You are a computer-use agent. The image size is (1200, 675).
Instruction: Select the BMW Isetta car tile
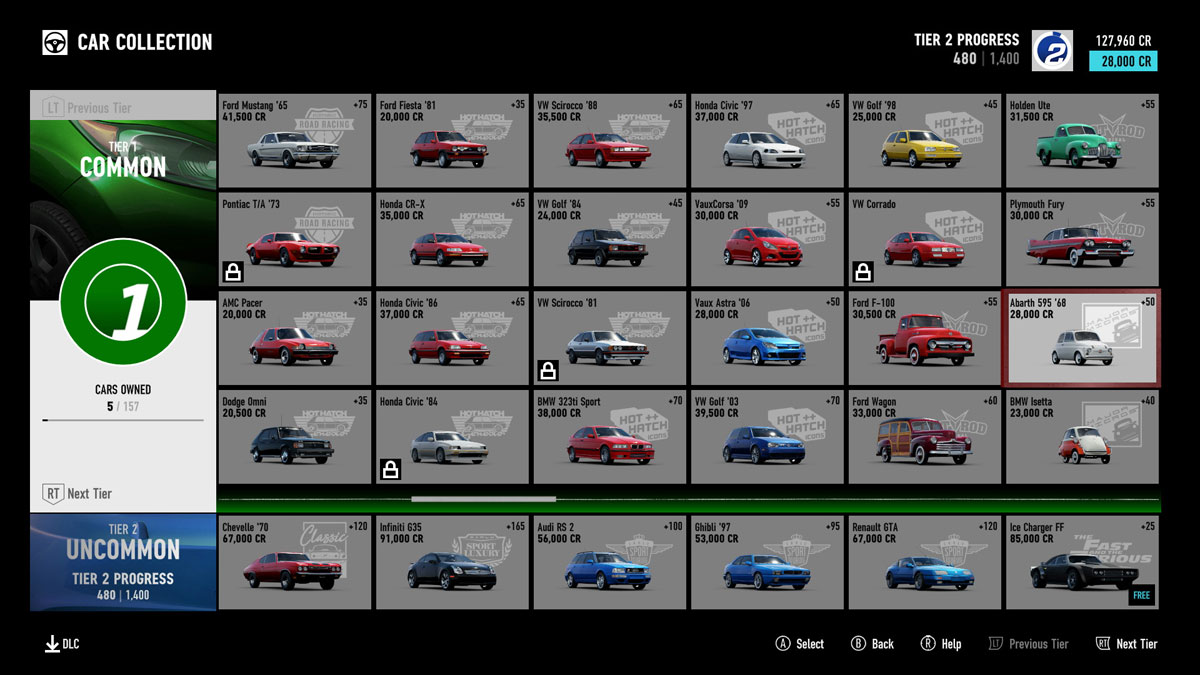1082,437
